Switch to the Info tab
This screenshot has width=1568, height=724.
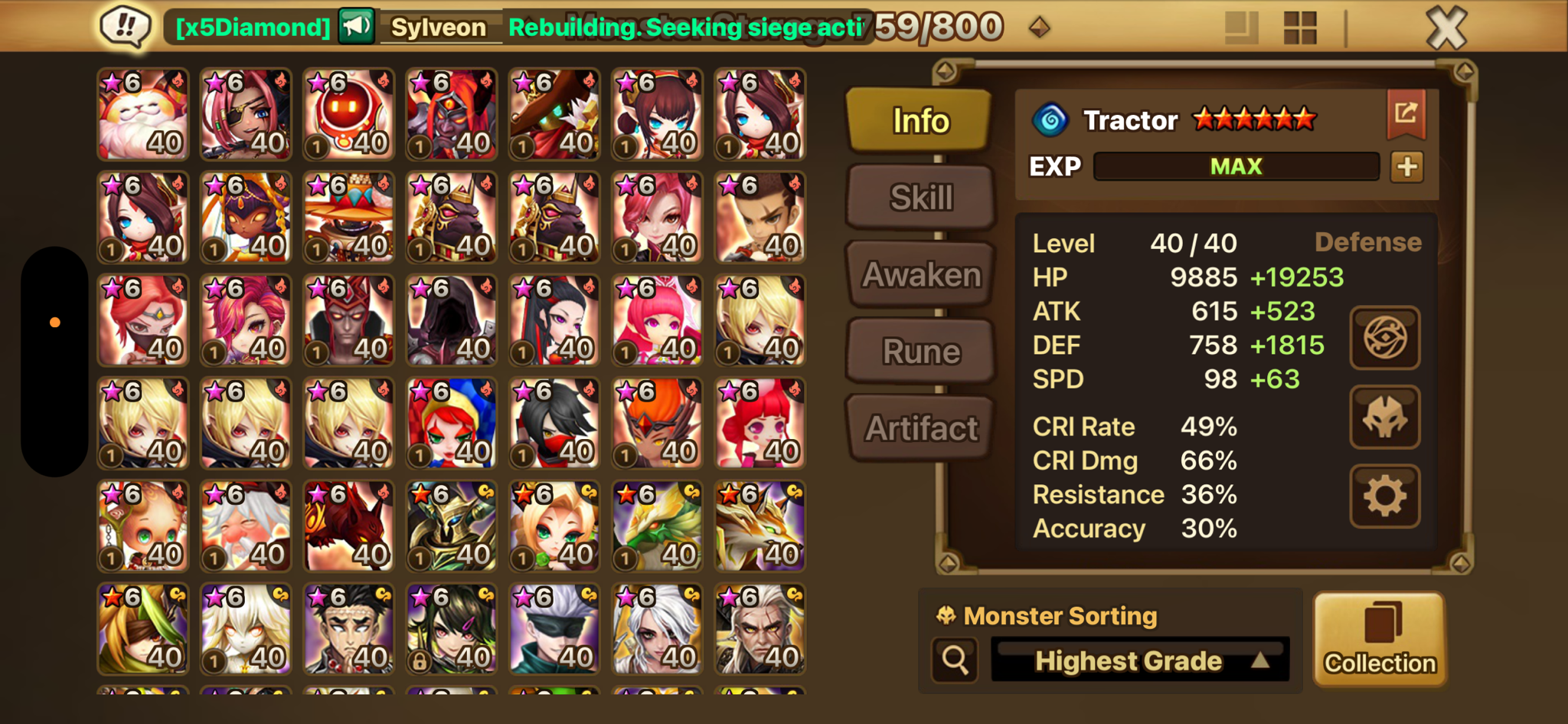click(x=920, y=120)
